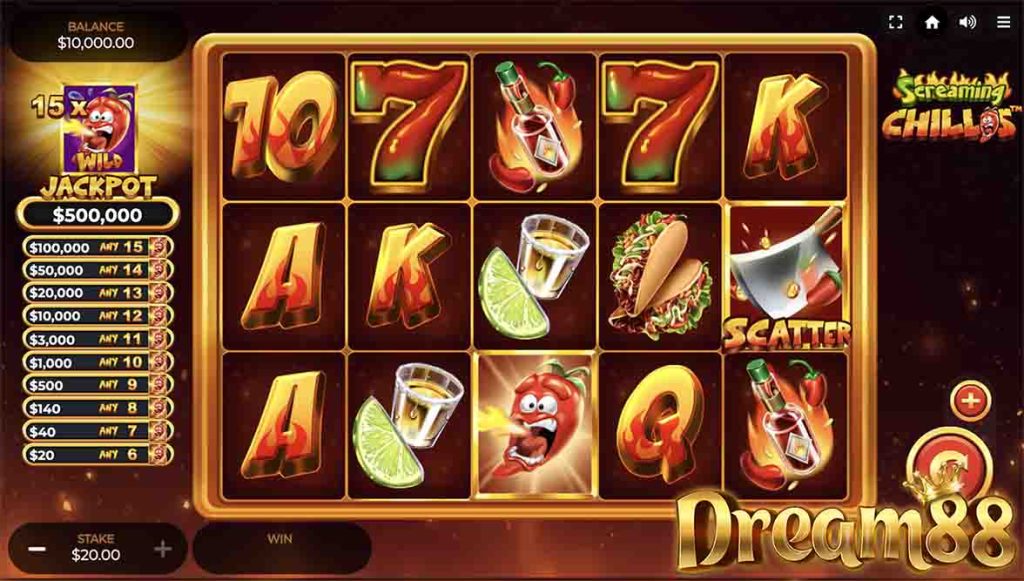Viewport: 1024px width, 581px height.
Task: Go to the home lobby
Action: 932,22
